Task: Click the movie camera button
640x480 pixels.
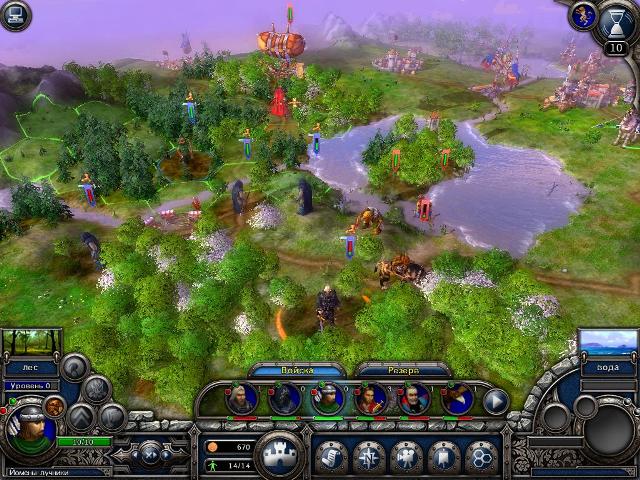Action: point(406,456)
